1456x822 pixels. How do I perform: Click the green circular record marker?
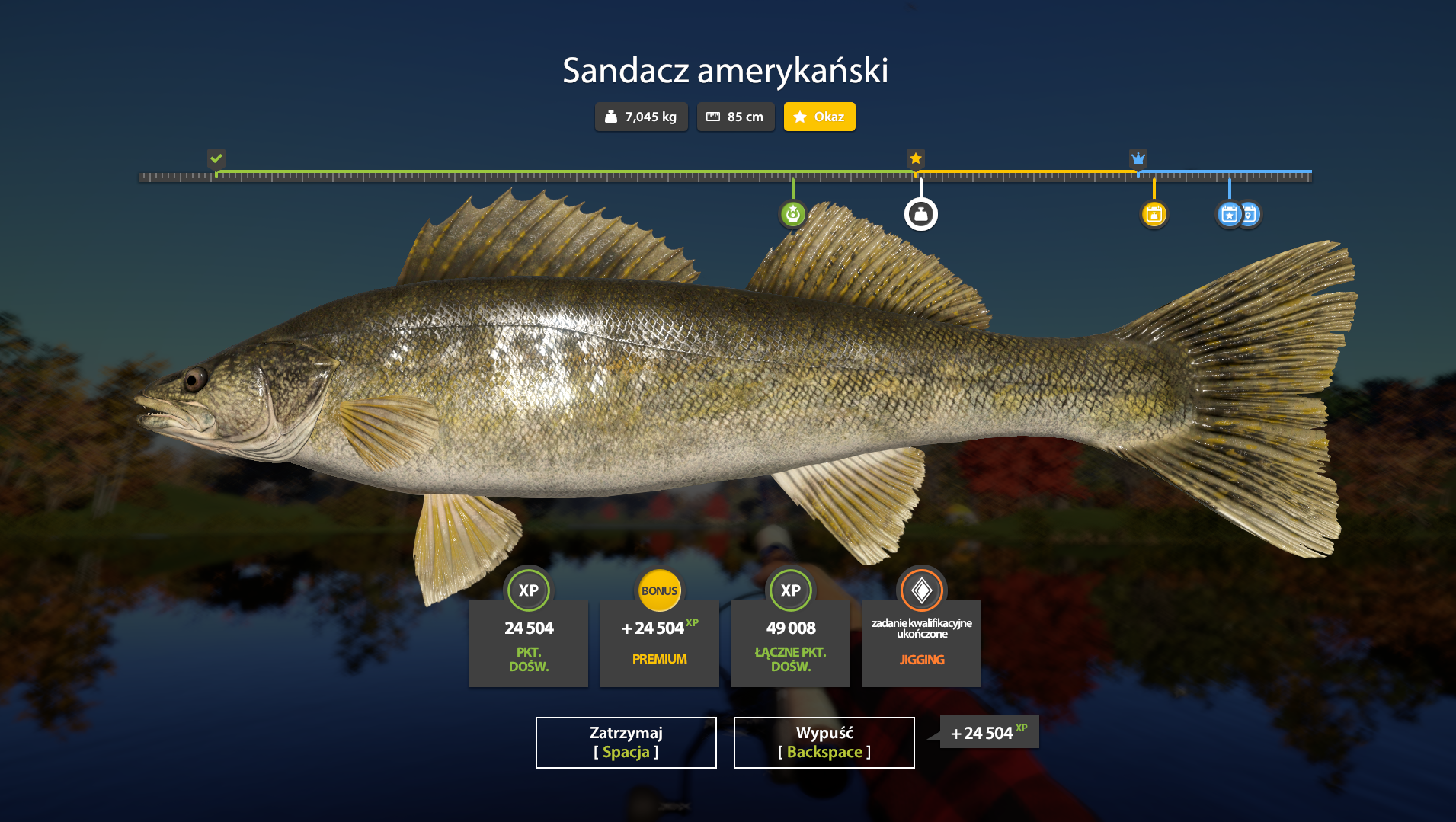click(x=792, y=214)
